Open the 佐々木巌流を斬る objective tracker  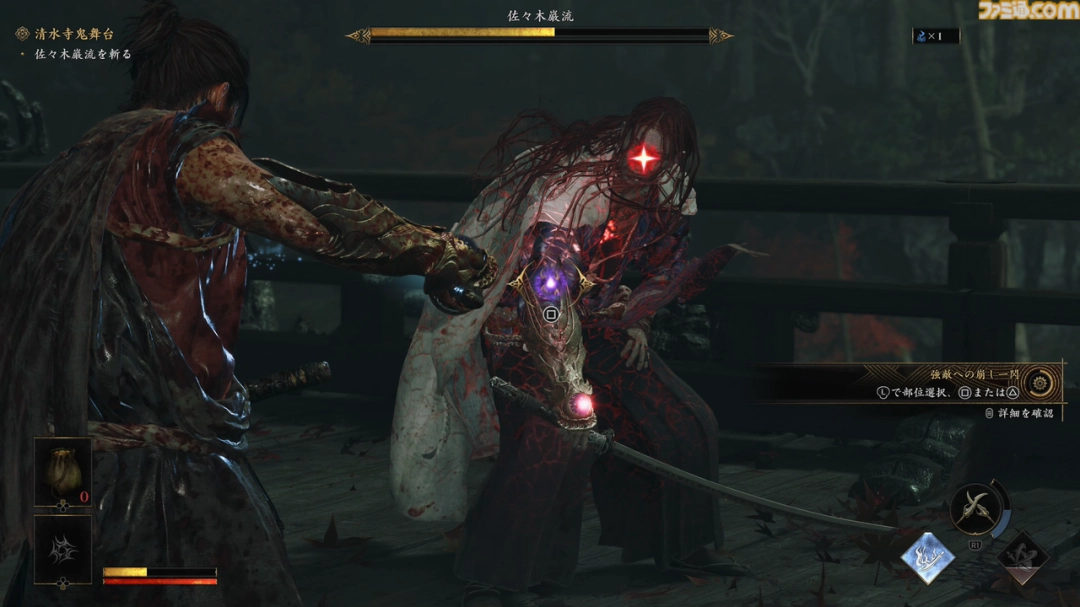coord(82,54)
